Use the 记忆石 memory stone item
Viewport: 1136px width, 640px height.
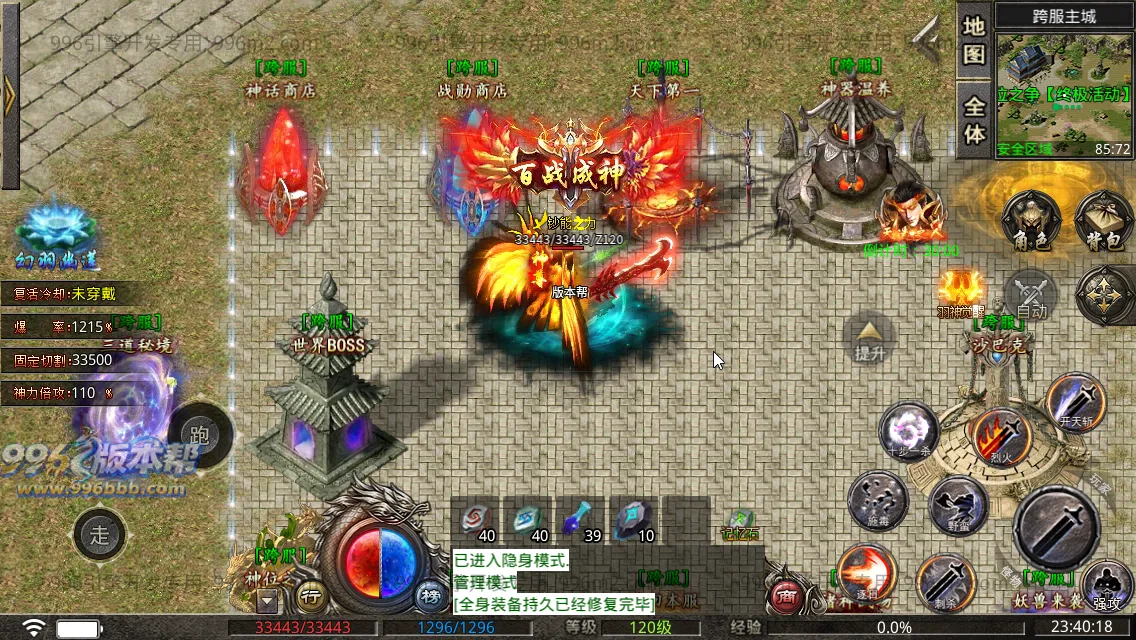[741, 522]
